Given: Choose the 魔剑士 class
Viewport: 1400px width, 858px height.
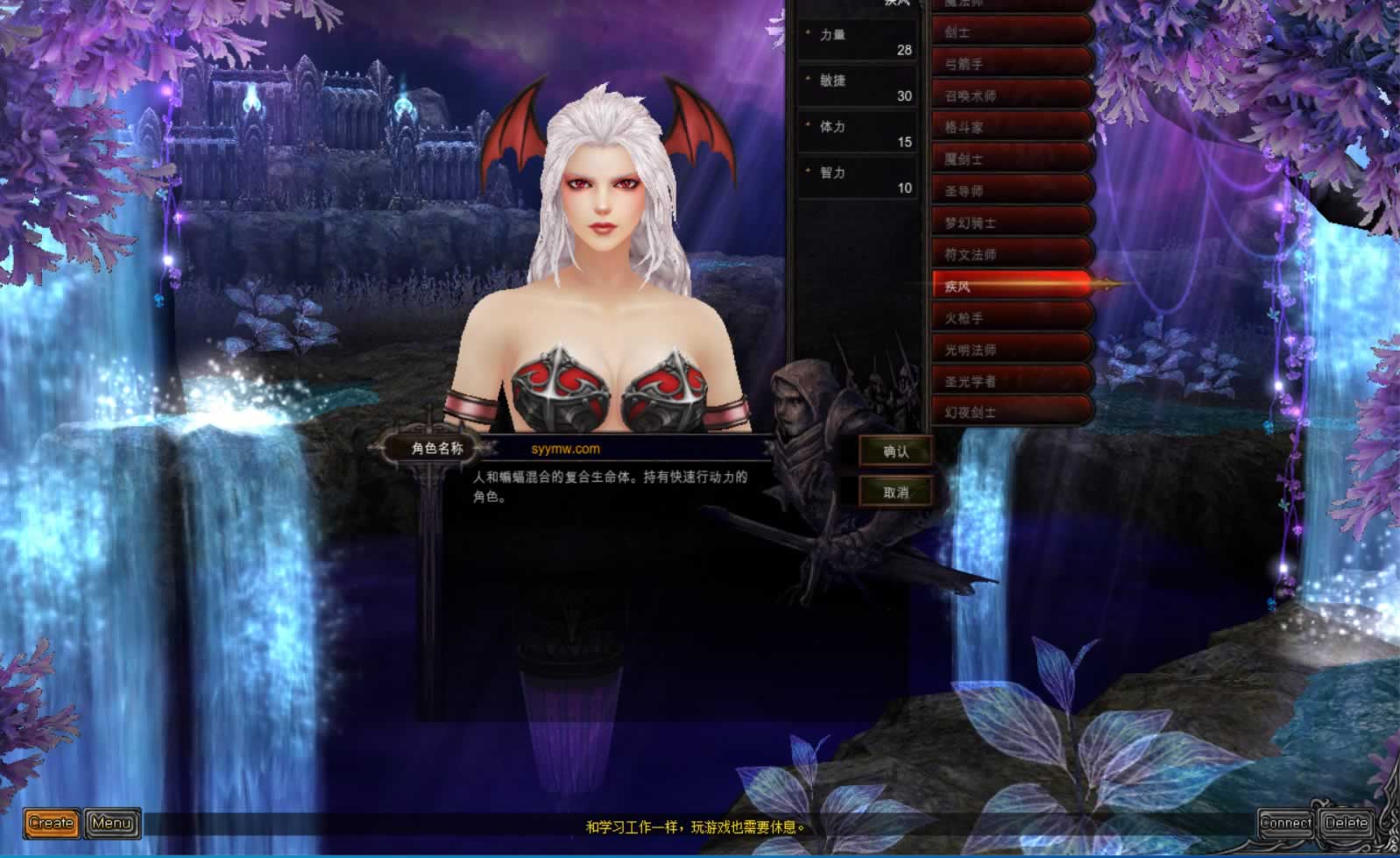Looking at the screenshot, I should pos(1012,160).
